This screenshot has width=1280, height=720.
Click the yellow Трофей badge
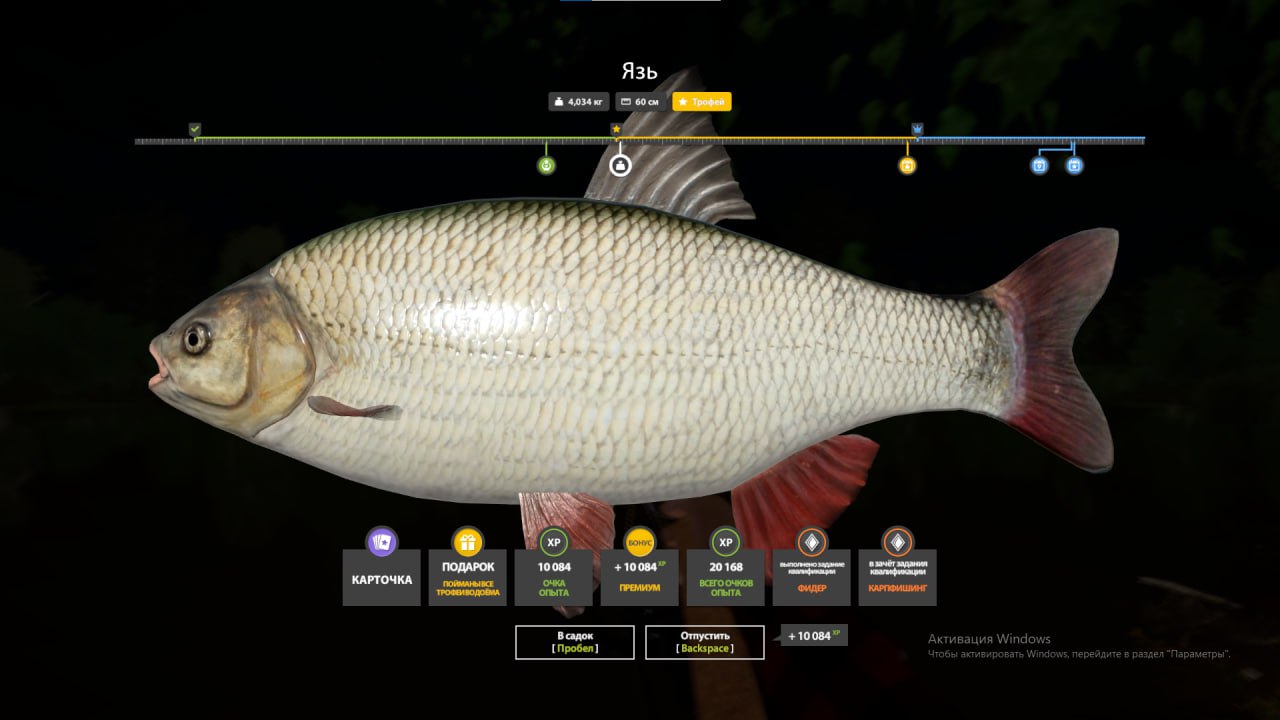point(702,102)
